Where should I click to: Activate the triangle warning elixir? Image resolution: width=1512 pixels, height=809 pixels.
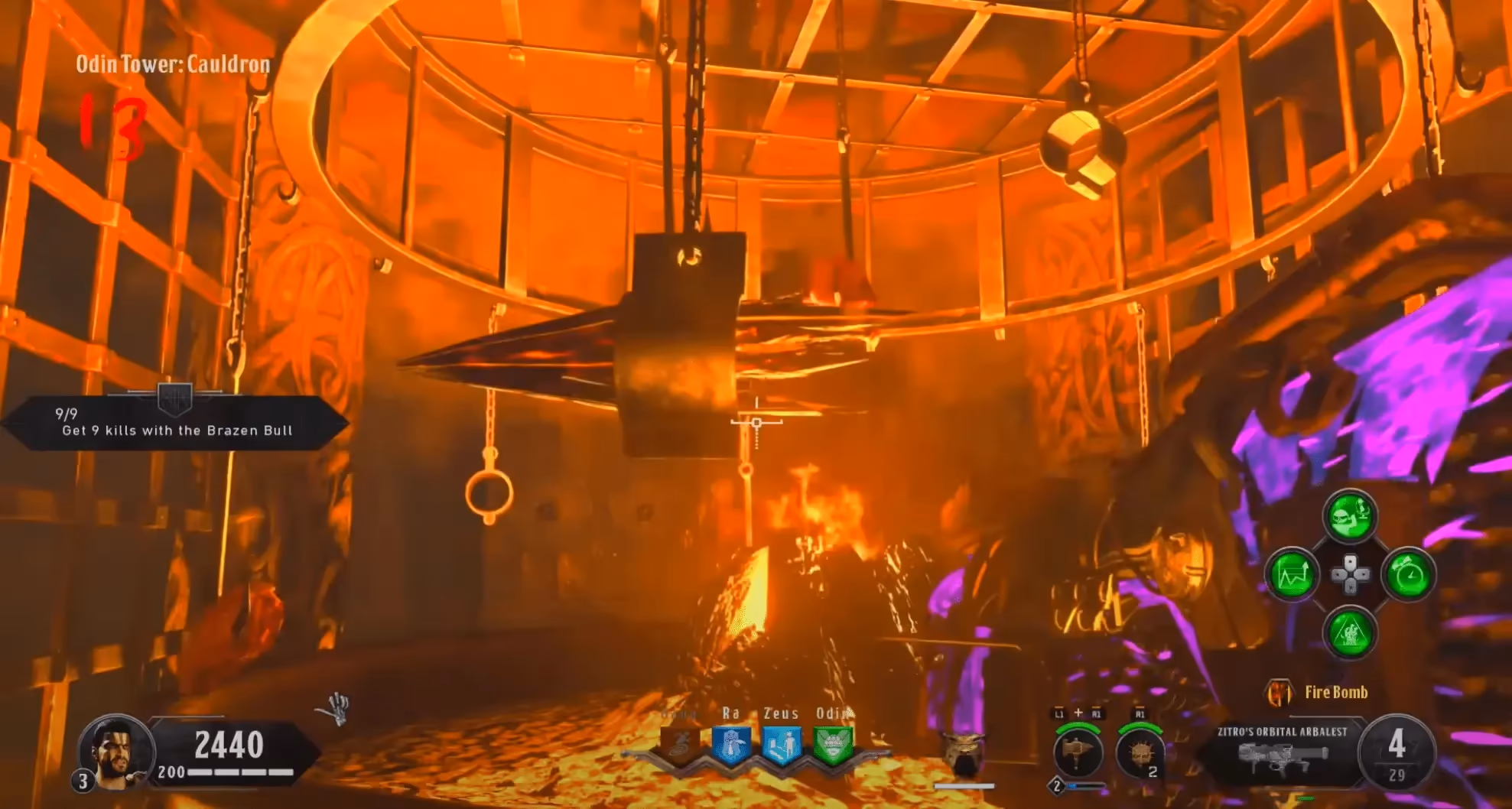1350,633
